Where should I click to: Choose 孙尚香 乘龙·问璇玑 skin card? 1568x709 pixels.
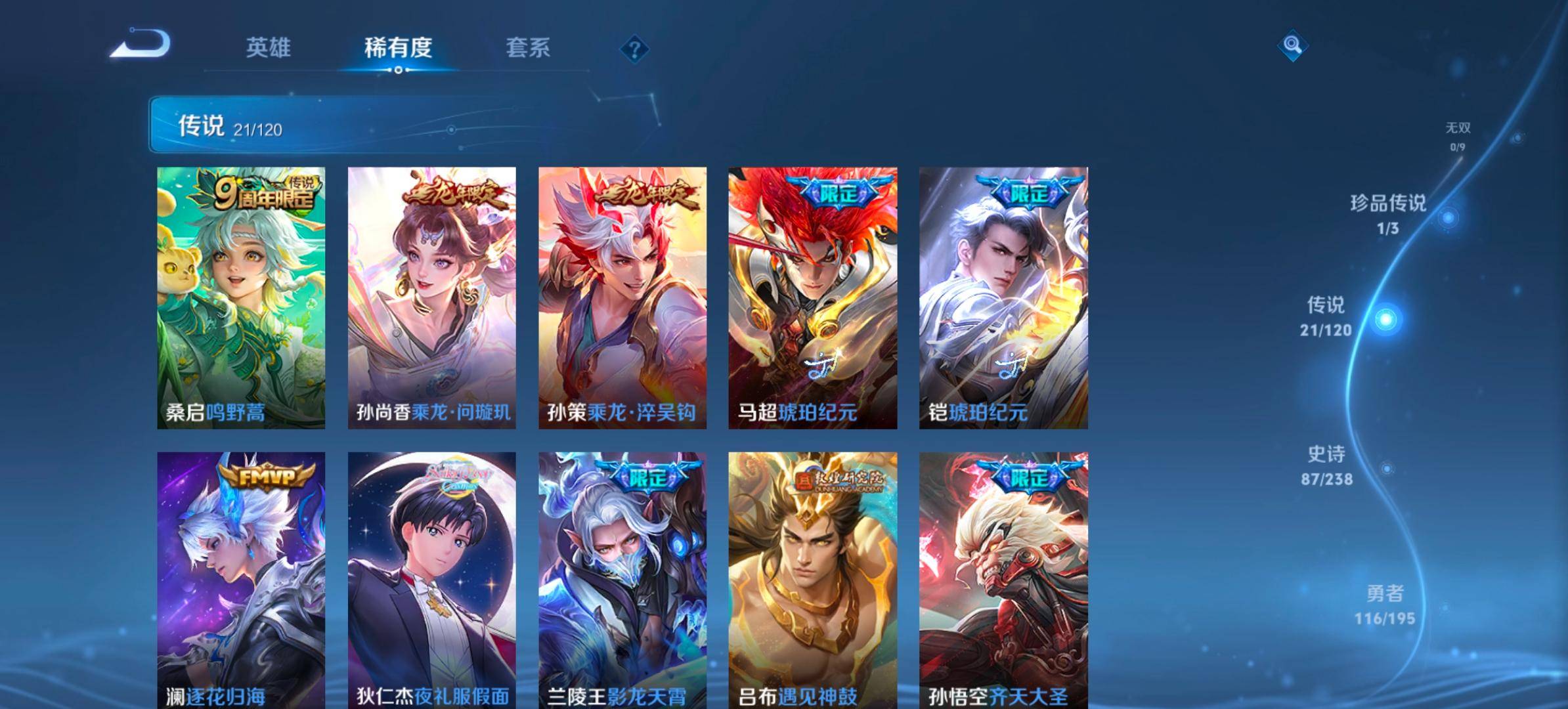click(x=431, y=297)
